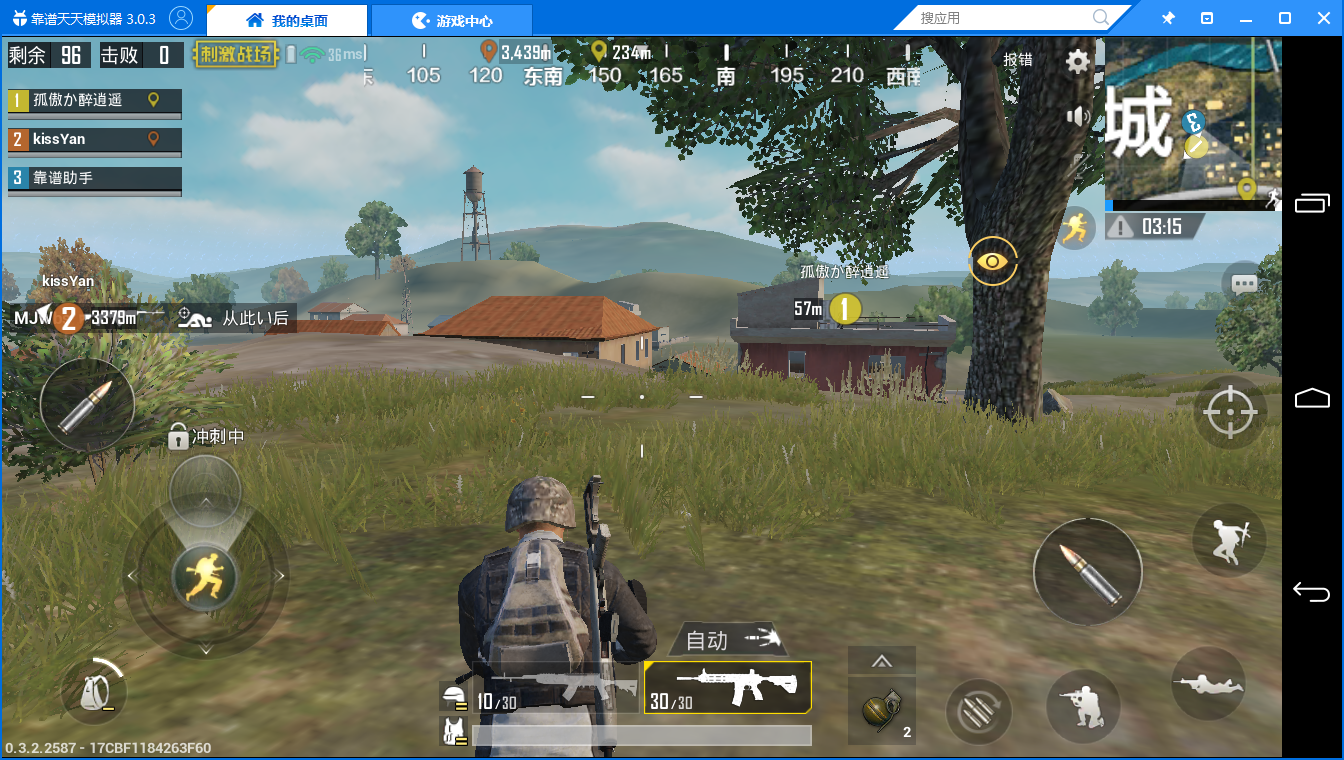Switch to crouch stance
The width and height of the screenshot is (1344, 760).
click(x=1083, y=706)
